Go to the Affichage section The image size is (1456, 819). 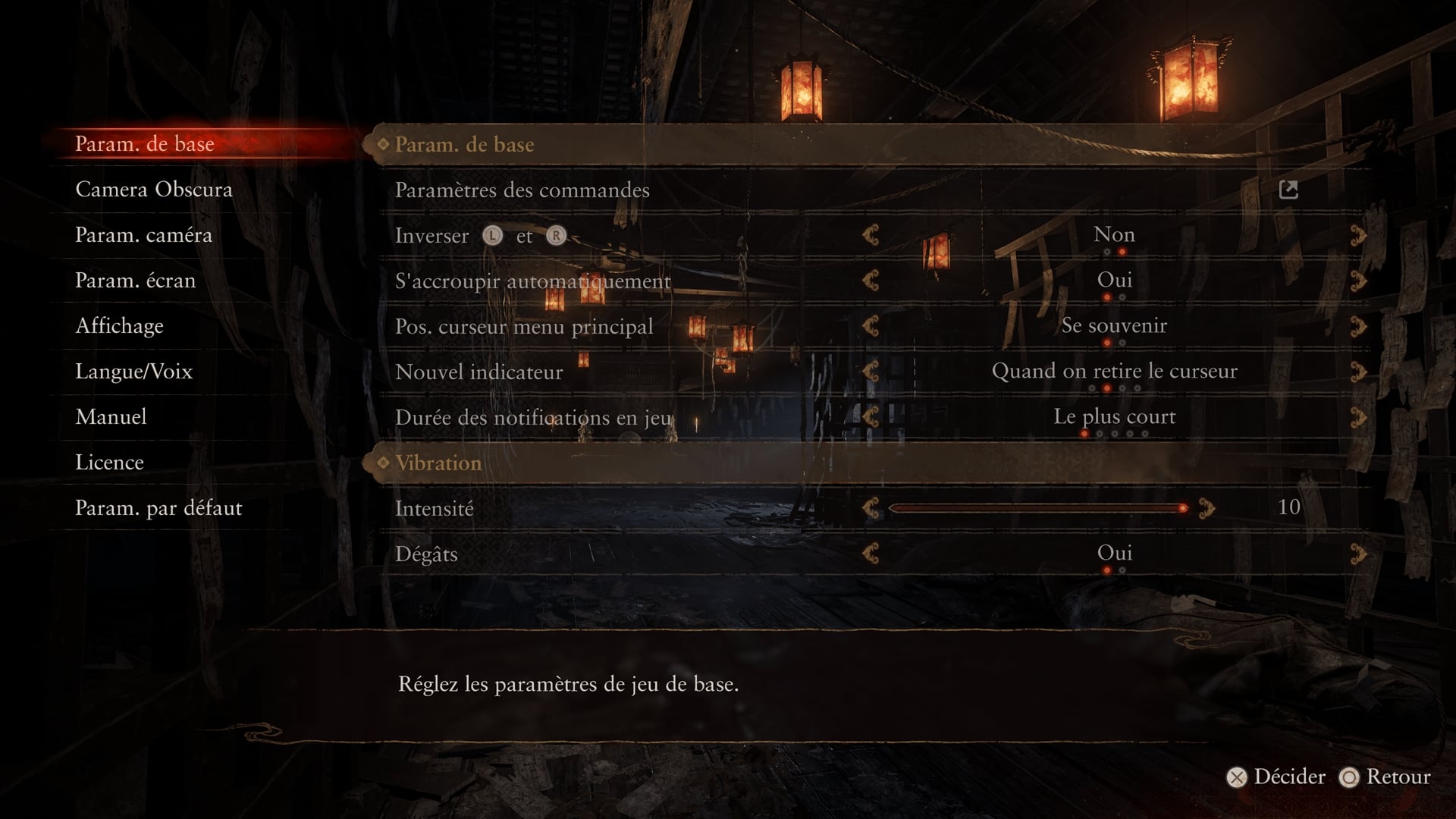tap(119, 326)
